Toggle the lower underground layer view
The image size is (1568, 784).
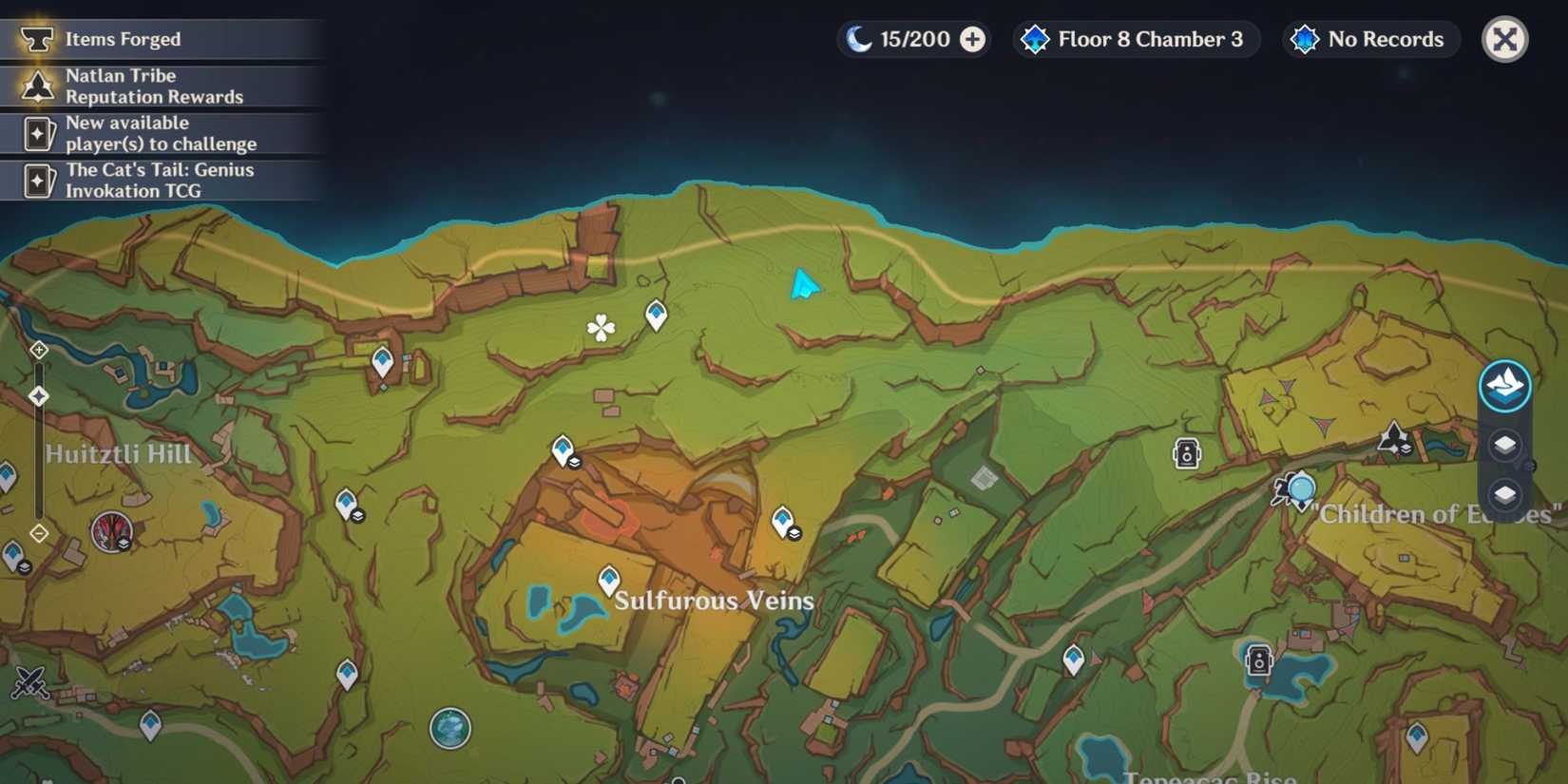pos(1504,494)
